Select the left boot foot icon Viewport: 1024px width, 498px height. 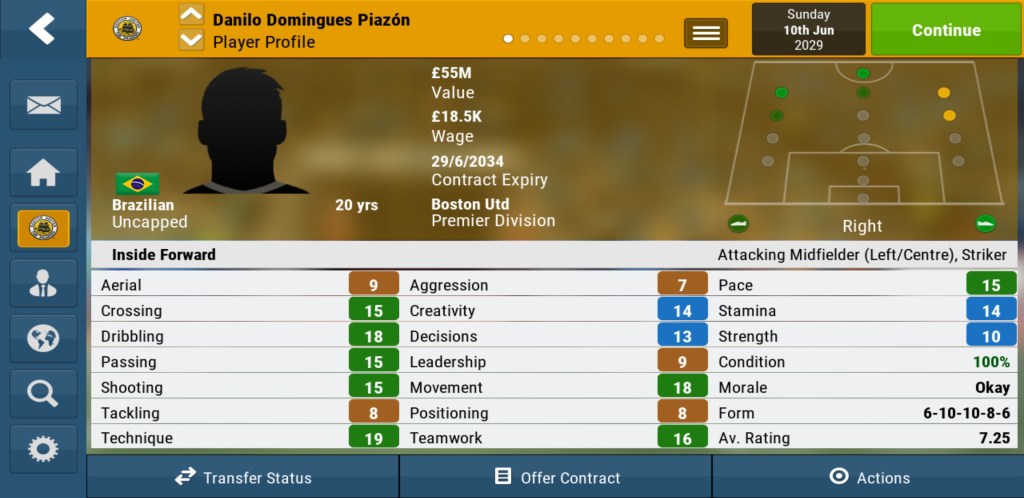[738, 224]
